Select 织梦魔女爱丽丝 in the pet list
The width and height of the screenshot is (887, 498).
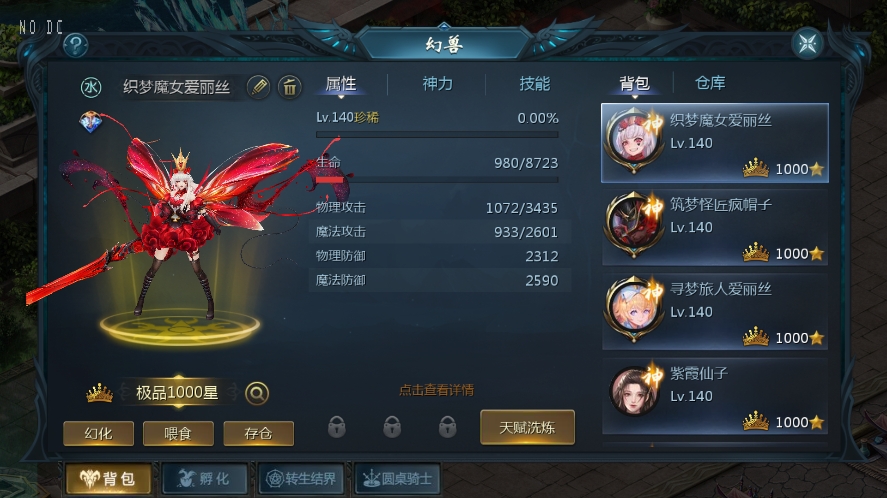click(714, 142)
